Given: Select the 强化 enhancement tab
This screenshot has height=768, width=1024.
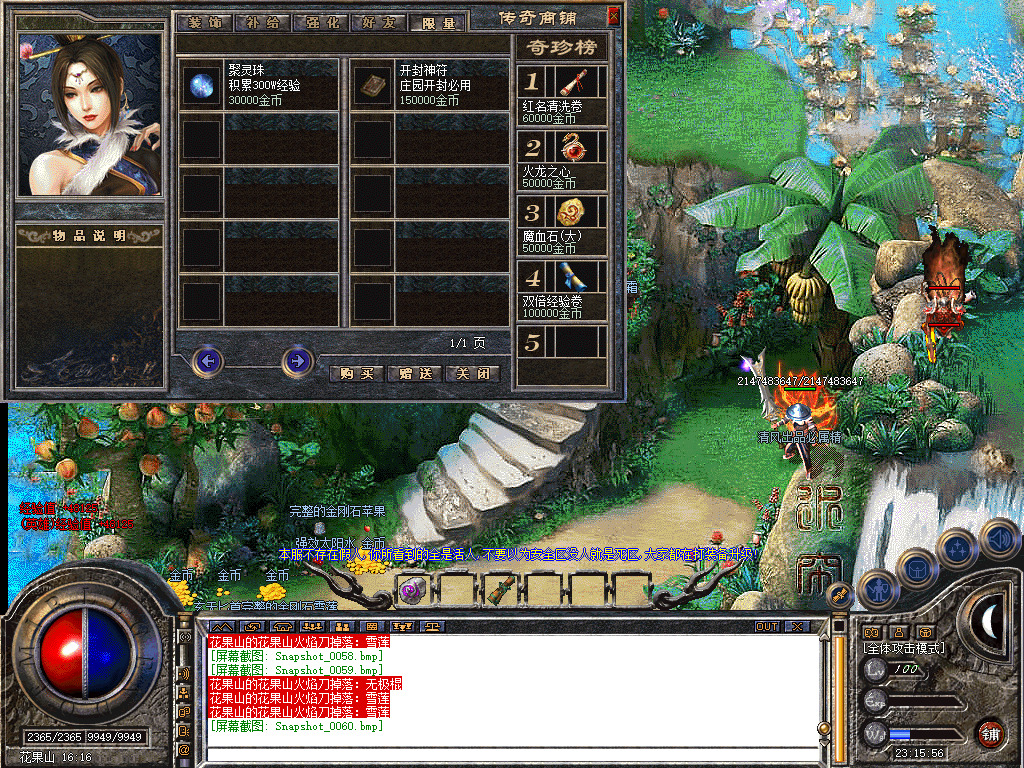Looking at the screenshot, I should coord(321,22).
